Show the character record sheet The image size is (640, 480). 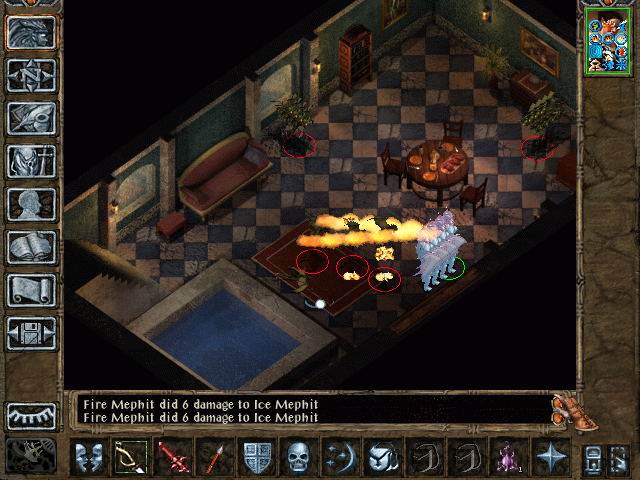(x=31, y=204)
